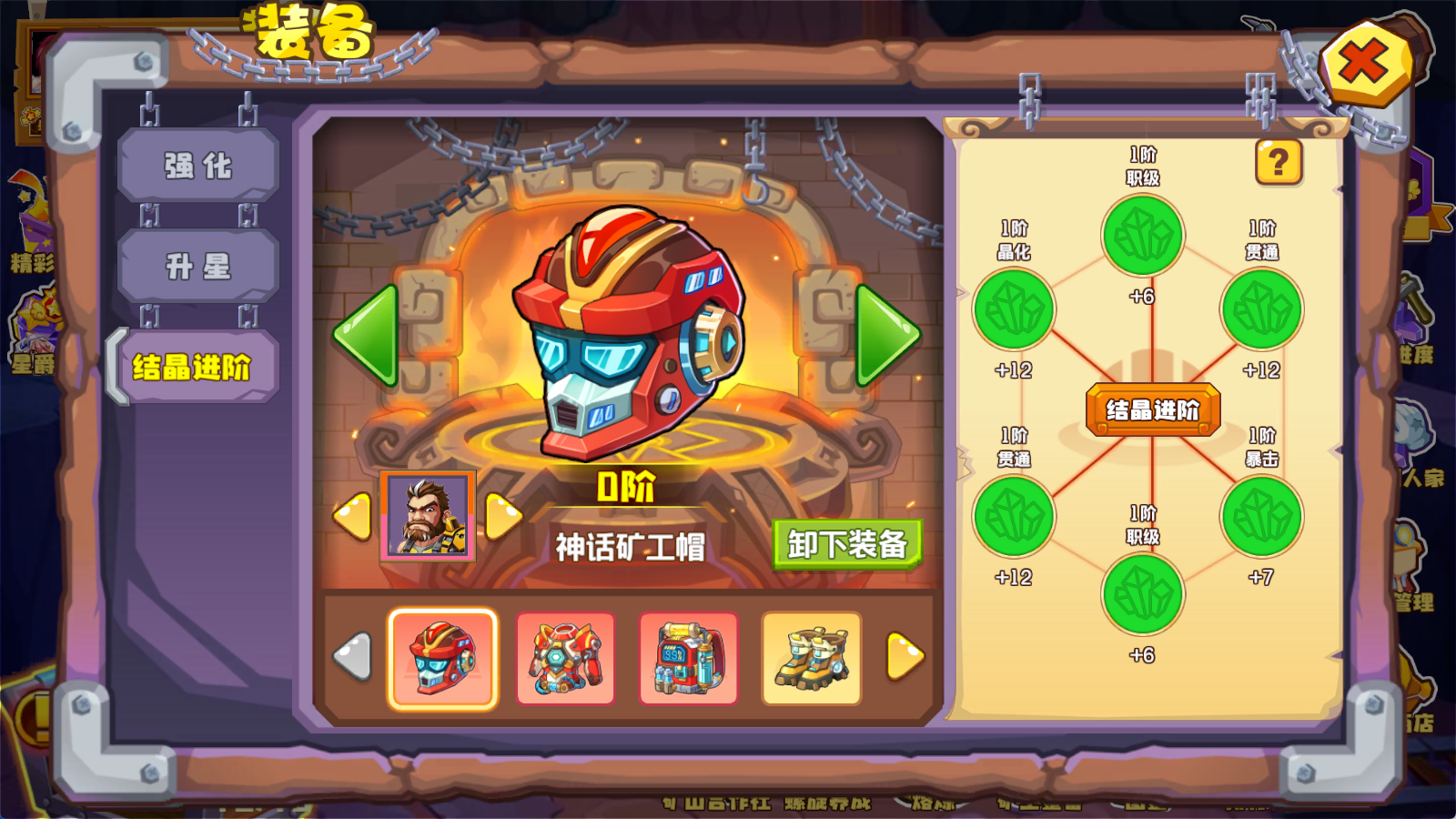Image resolution: width=1456 pixels, height=819 pixels.
Task: Show the previous equipment with the large green left arrow
Action: (368, 335)
